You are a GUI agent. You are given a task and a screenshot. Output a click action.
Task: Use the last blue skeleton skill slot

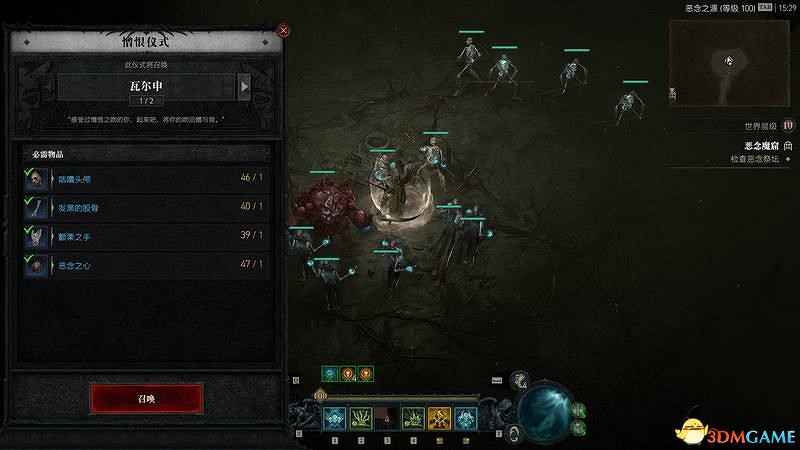coord(465,418)
